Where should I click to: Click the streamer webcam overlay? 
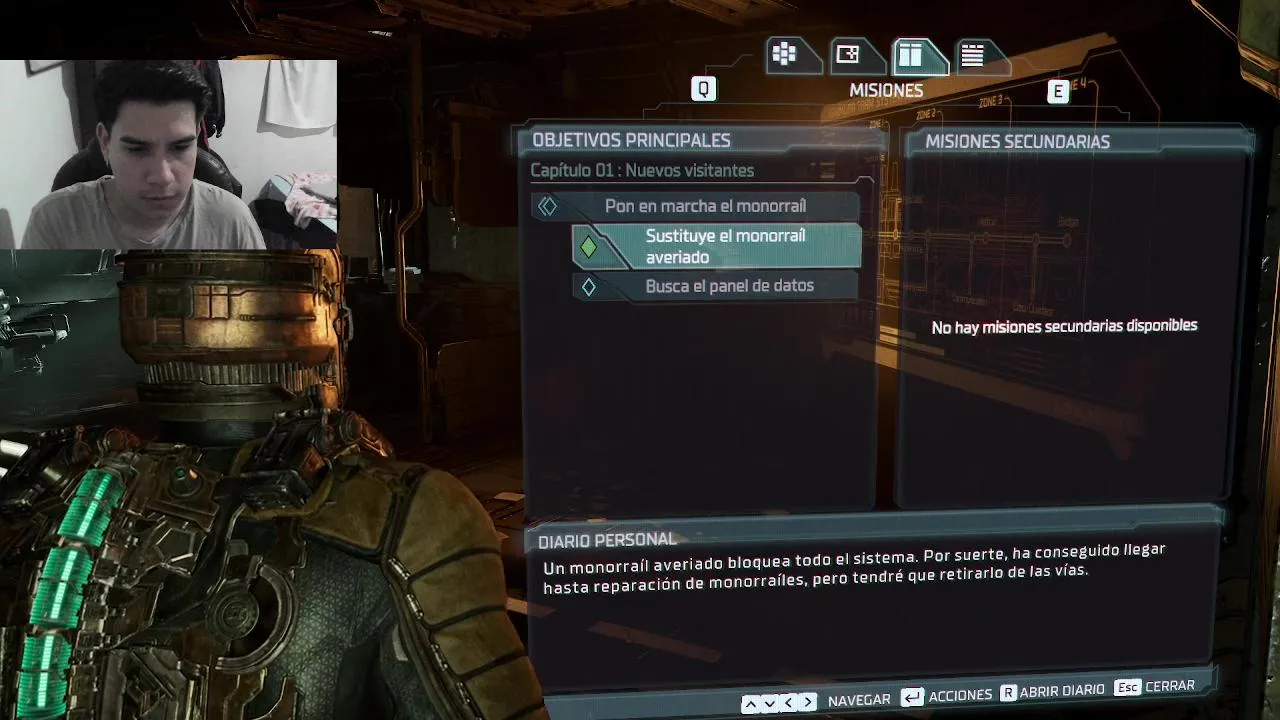point(168,153)
